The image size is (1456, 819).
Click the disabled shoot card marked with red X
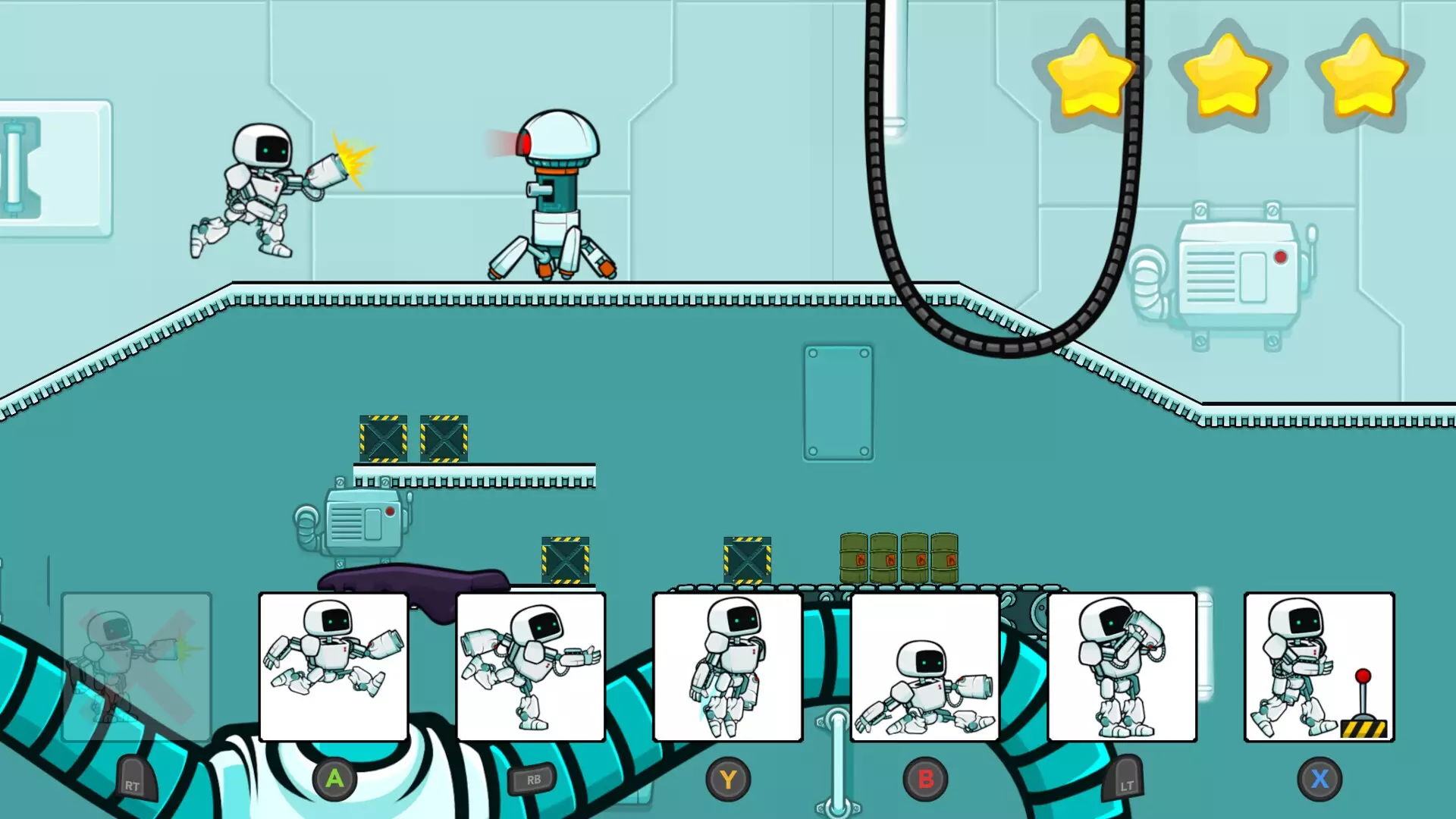pos(136,667)
